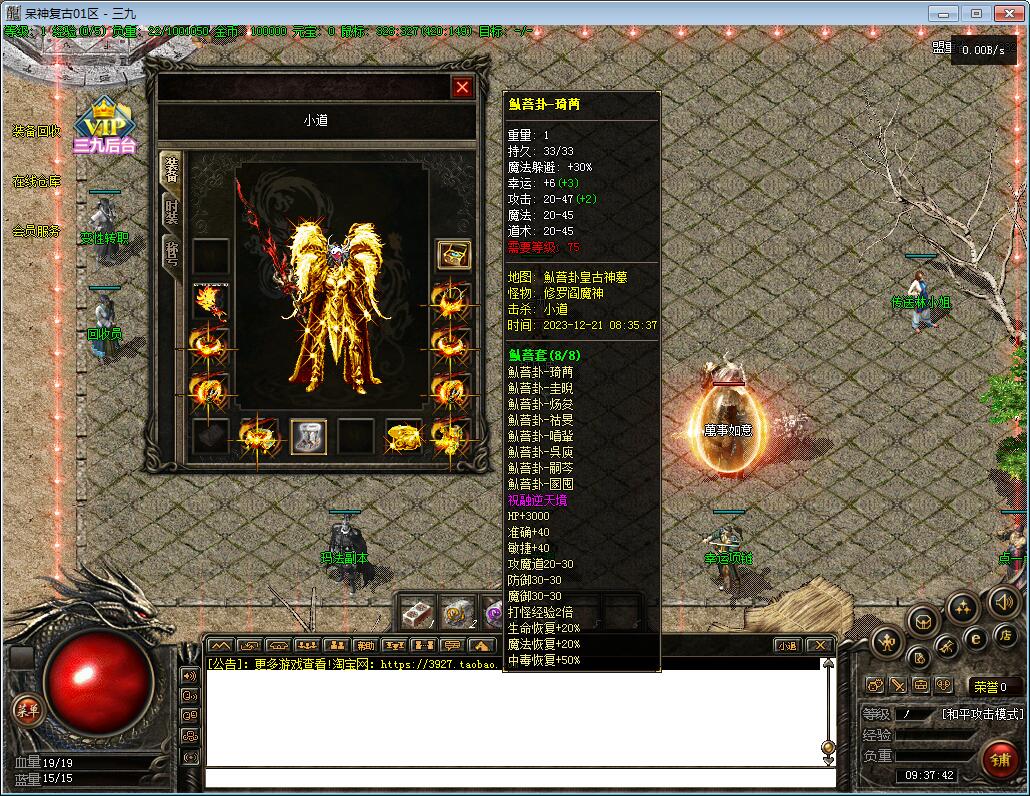1030x796 pixels.
Task: Close the character equipment panel
Action: [462, 87]
